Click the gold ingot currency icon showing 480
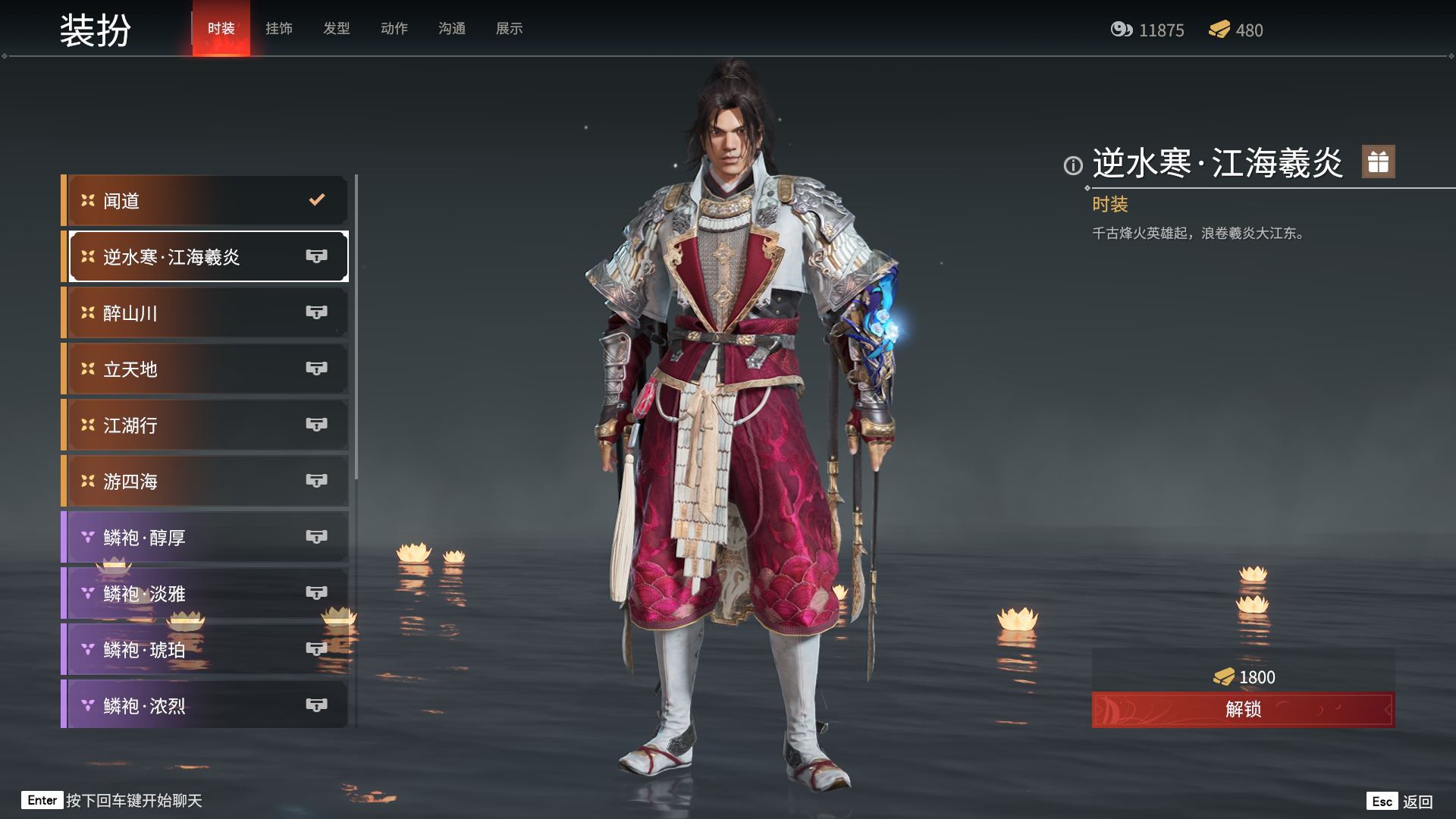This screenshot has height=819, width=1456. [1220, 30]
